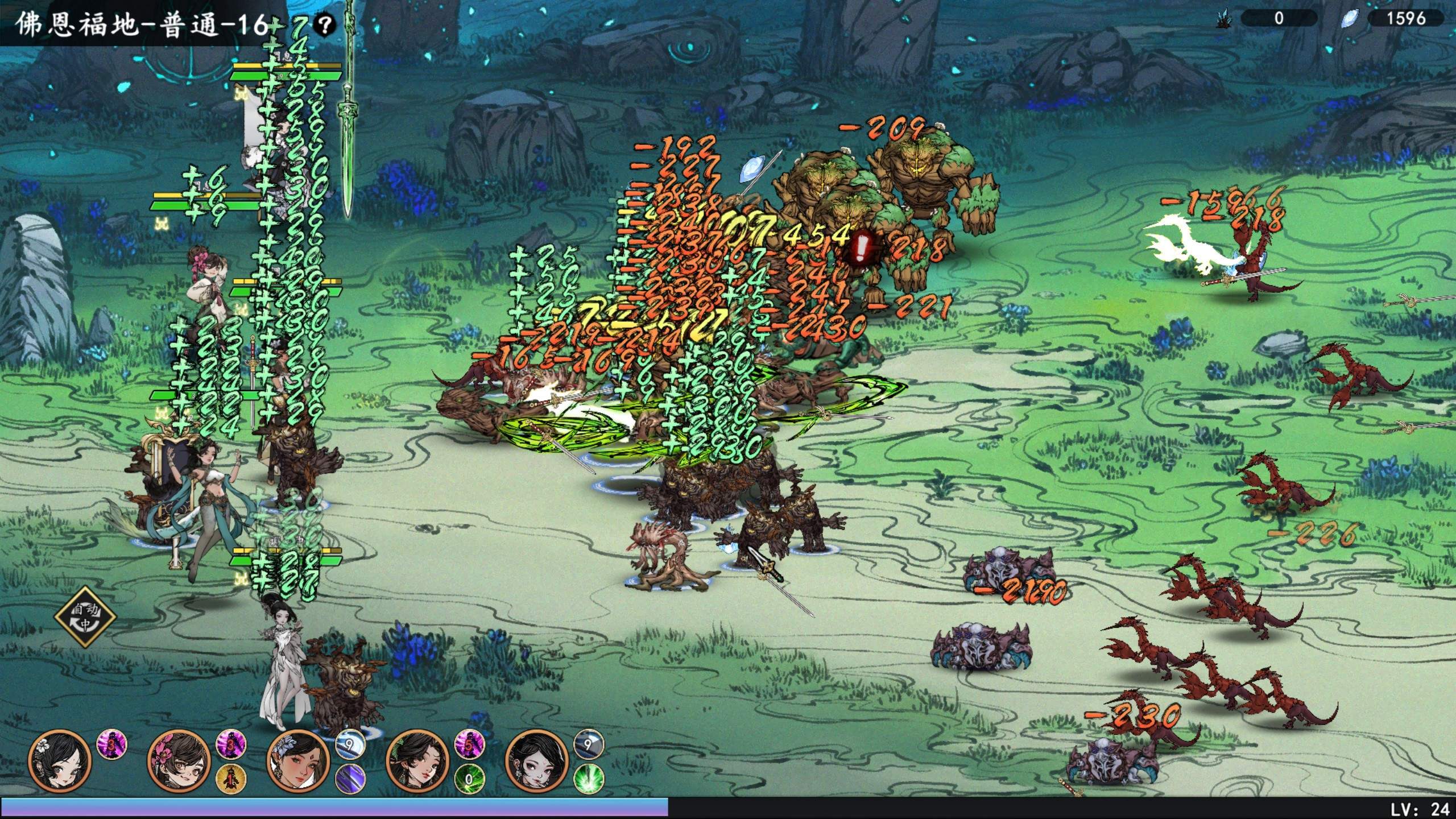Select the pale-skinned dark-haired heroine portrait
Screen dimensions: 1456x819
pyautogui.click(x=536, y=762)
